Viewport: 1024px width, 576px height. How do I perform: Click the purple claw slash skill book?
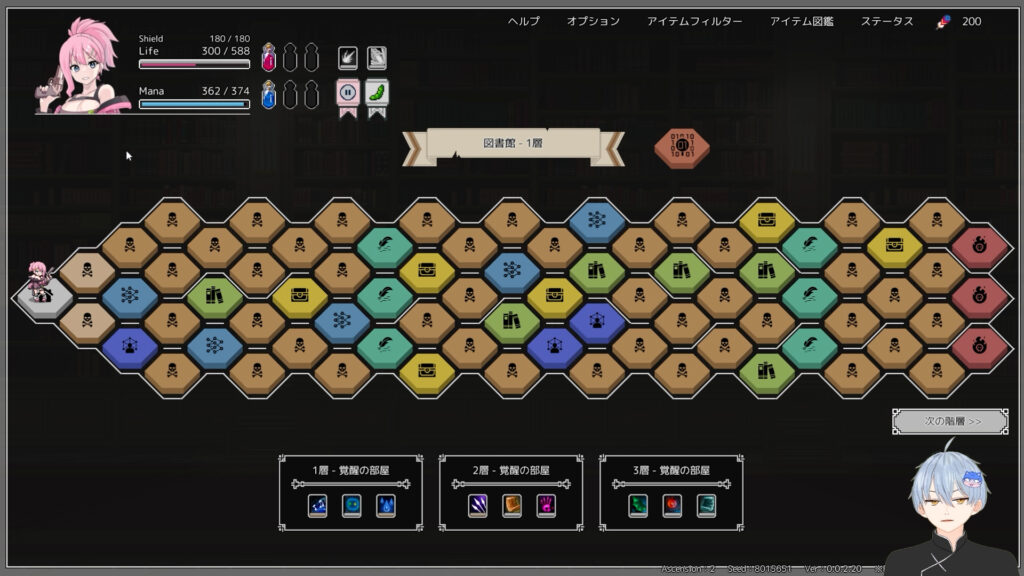coord(478,505)
